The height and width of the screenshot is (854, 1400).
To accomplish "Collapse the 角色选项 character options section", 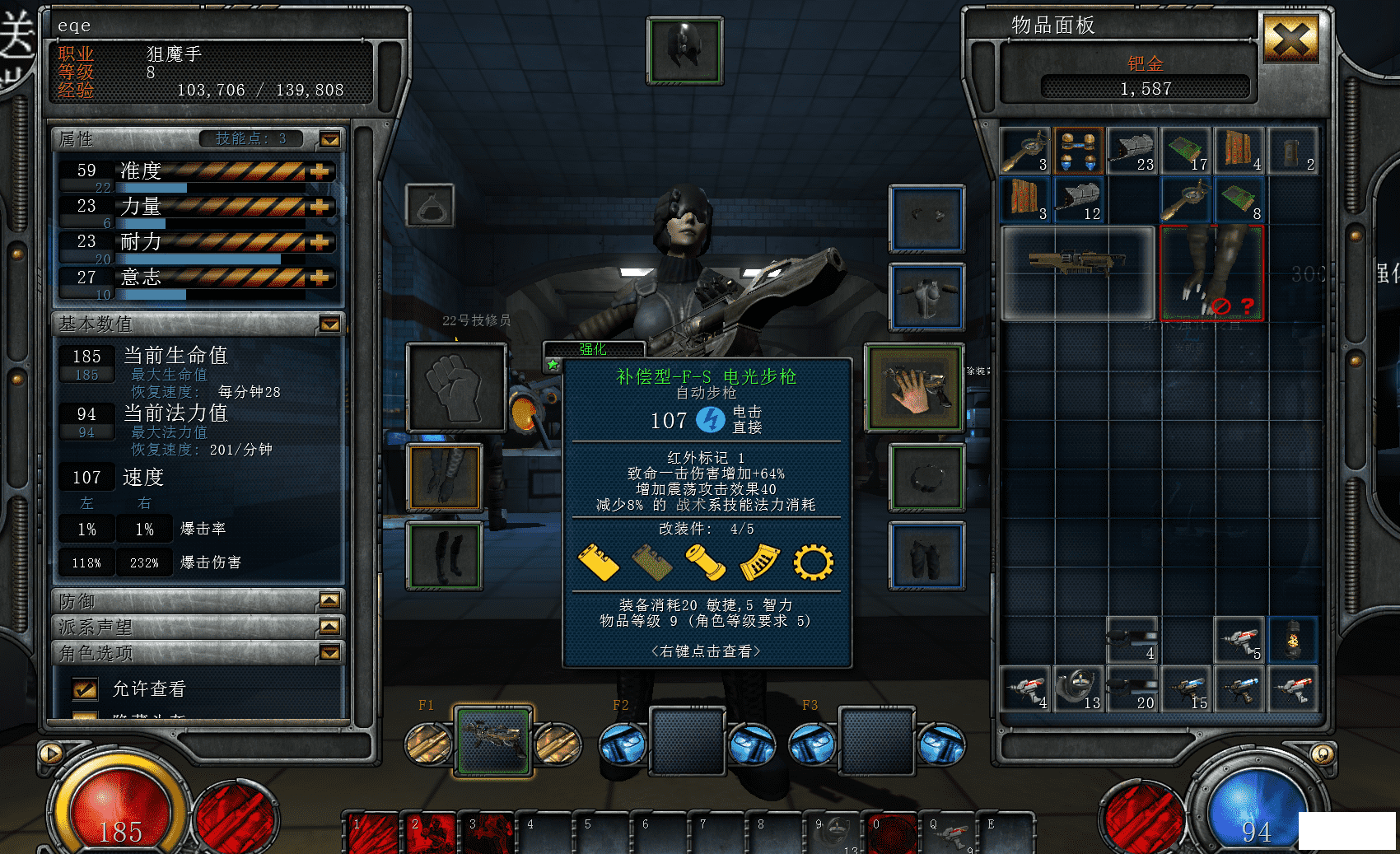I will tap(329, 653).
